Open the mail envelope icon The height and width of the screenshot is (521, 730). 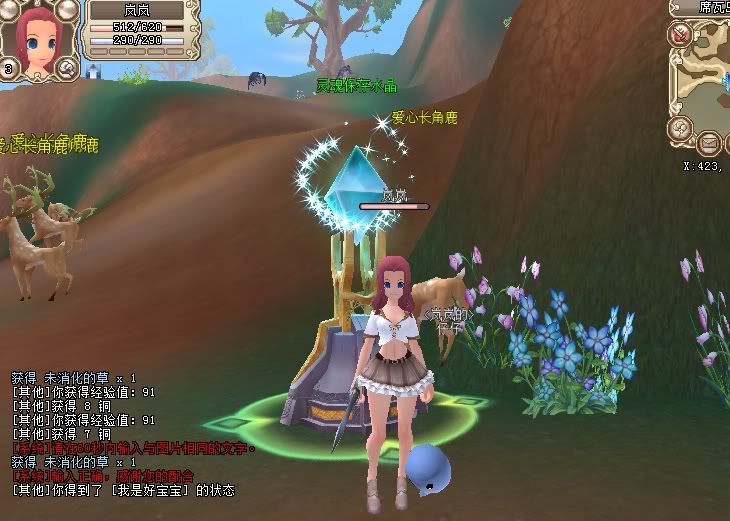709,141
